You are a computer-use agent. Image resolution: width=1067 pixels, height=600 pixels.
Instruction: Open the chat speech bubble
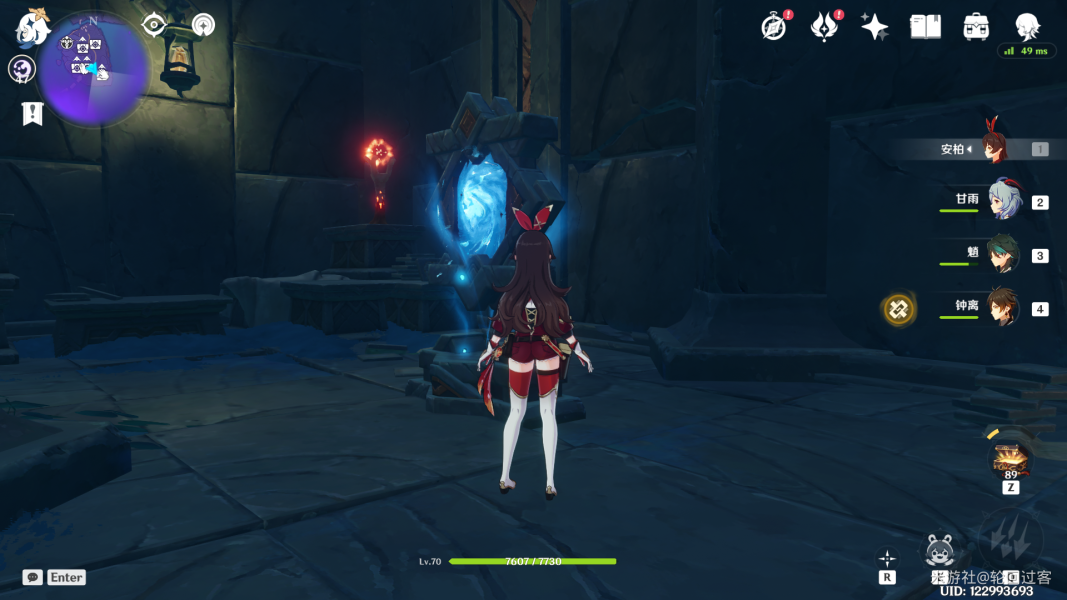point(33,577)
